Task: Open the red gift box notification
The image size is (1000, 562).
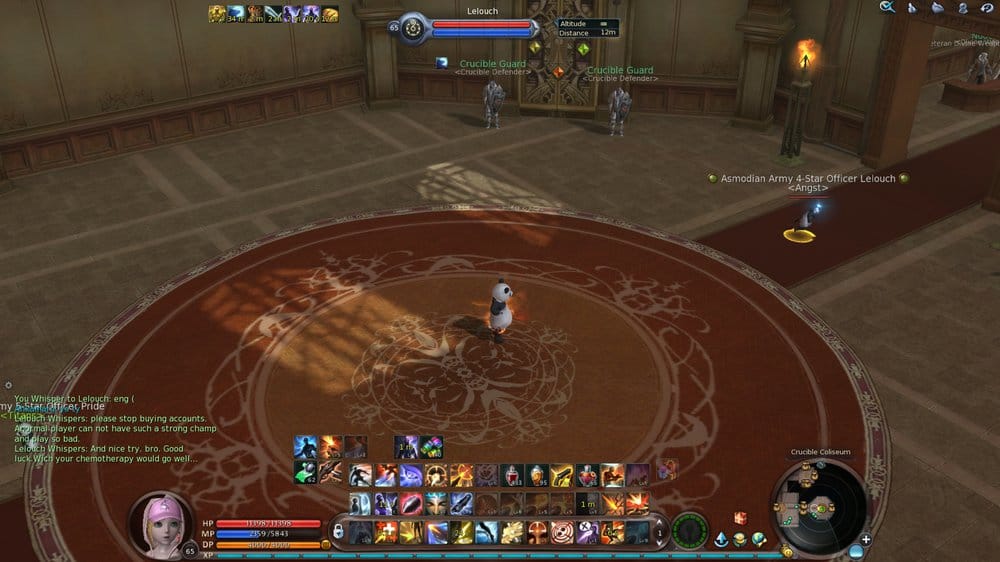Action: click(x=741, y=518)
